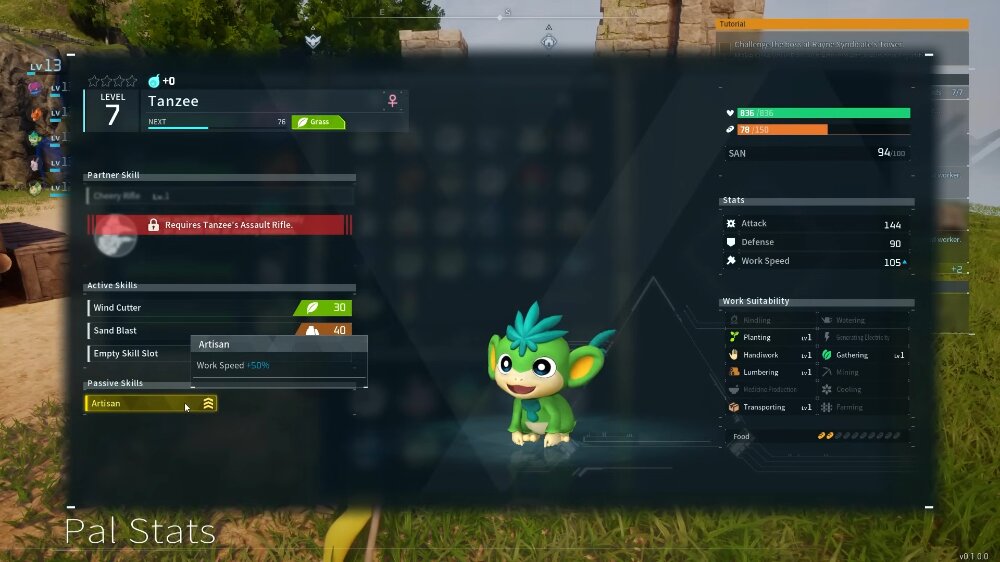Click the Artisan passive skill
The image size is (1000, 562).
(x=150, y=404)
